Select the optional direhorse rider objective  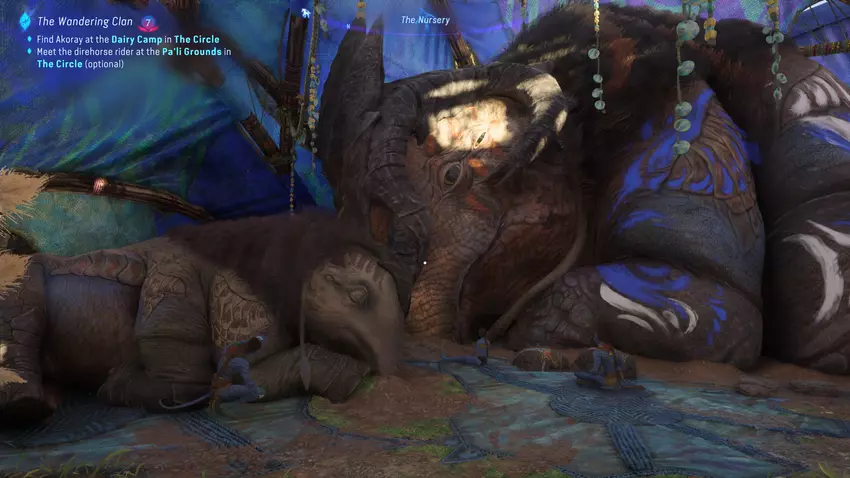coord(133,57)
